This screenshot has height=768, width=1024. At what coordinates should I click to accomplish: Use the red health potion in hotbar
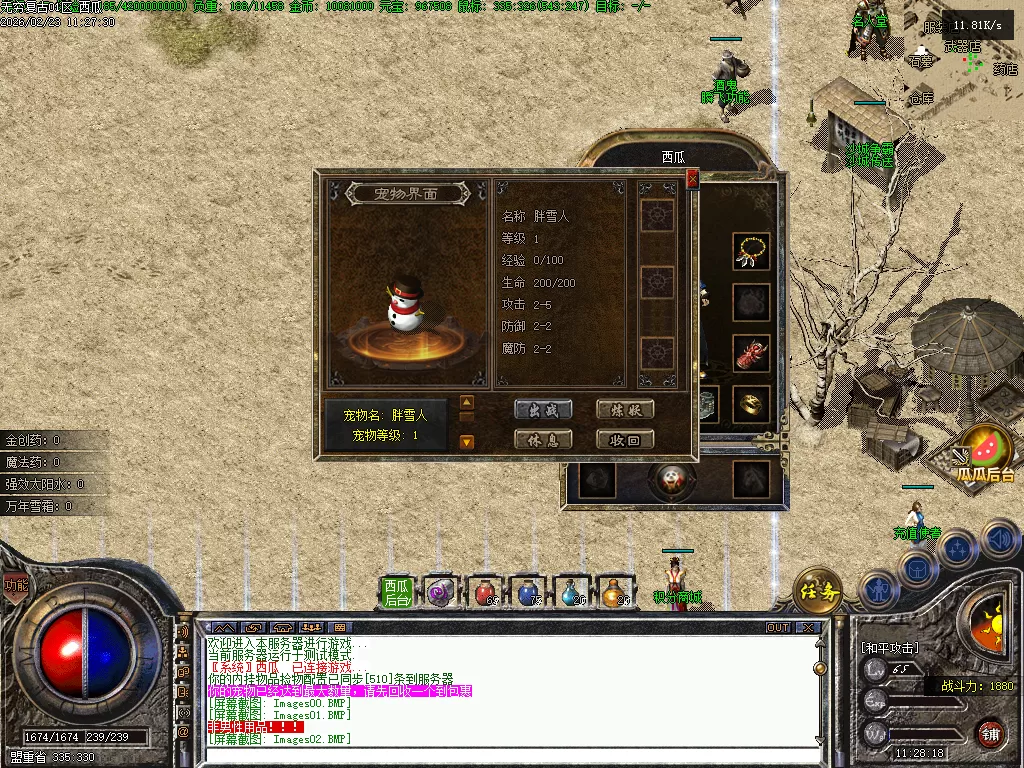point(485,593)
